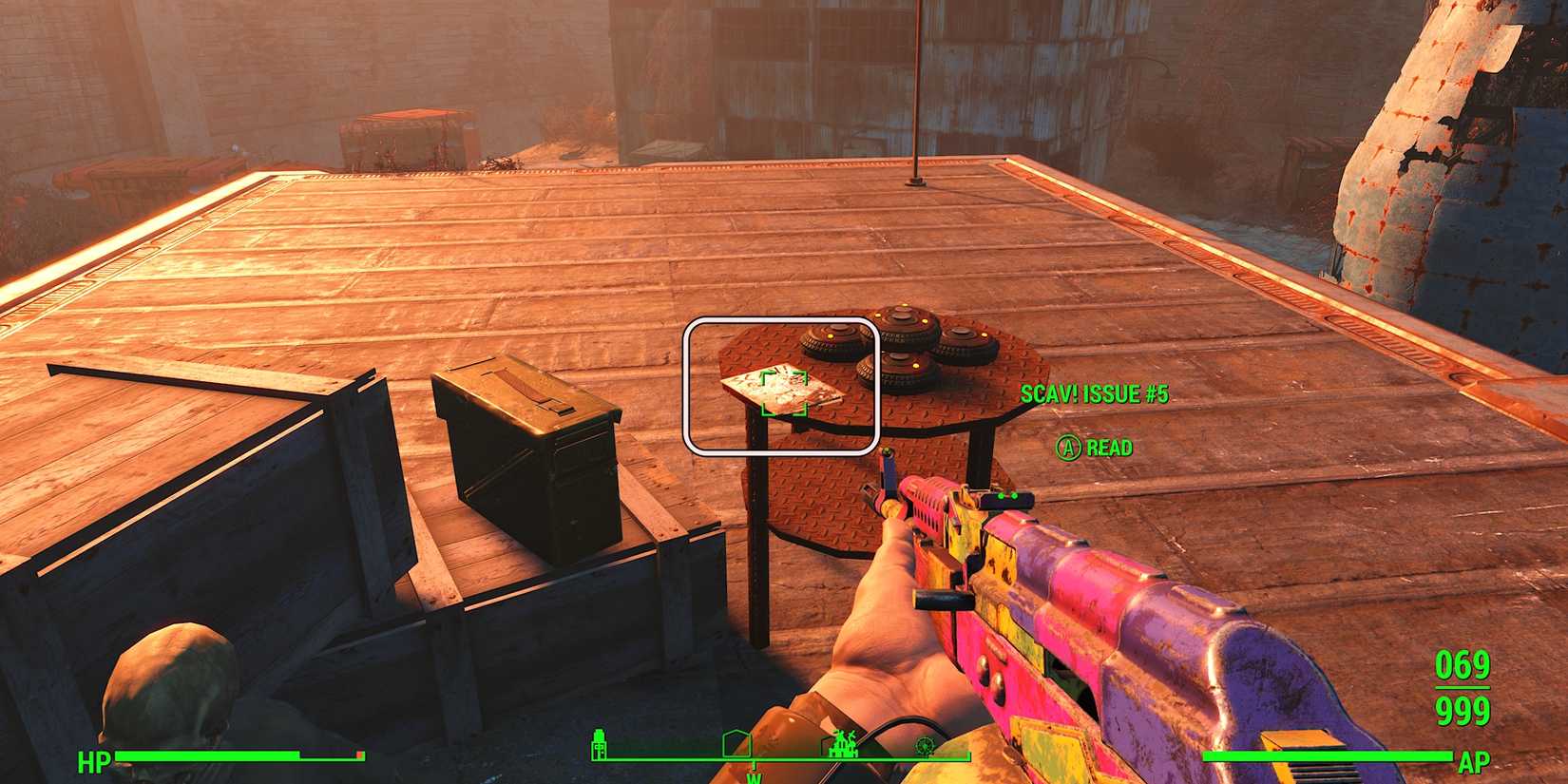Toggle the READ interaction prompt
The width and height of the screenshot is (1568, 784).
point(1110,446)
